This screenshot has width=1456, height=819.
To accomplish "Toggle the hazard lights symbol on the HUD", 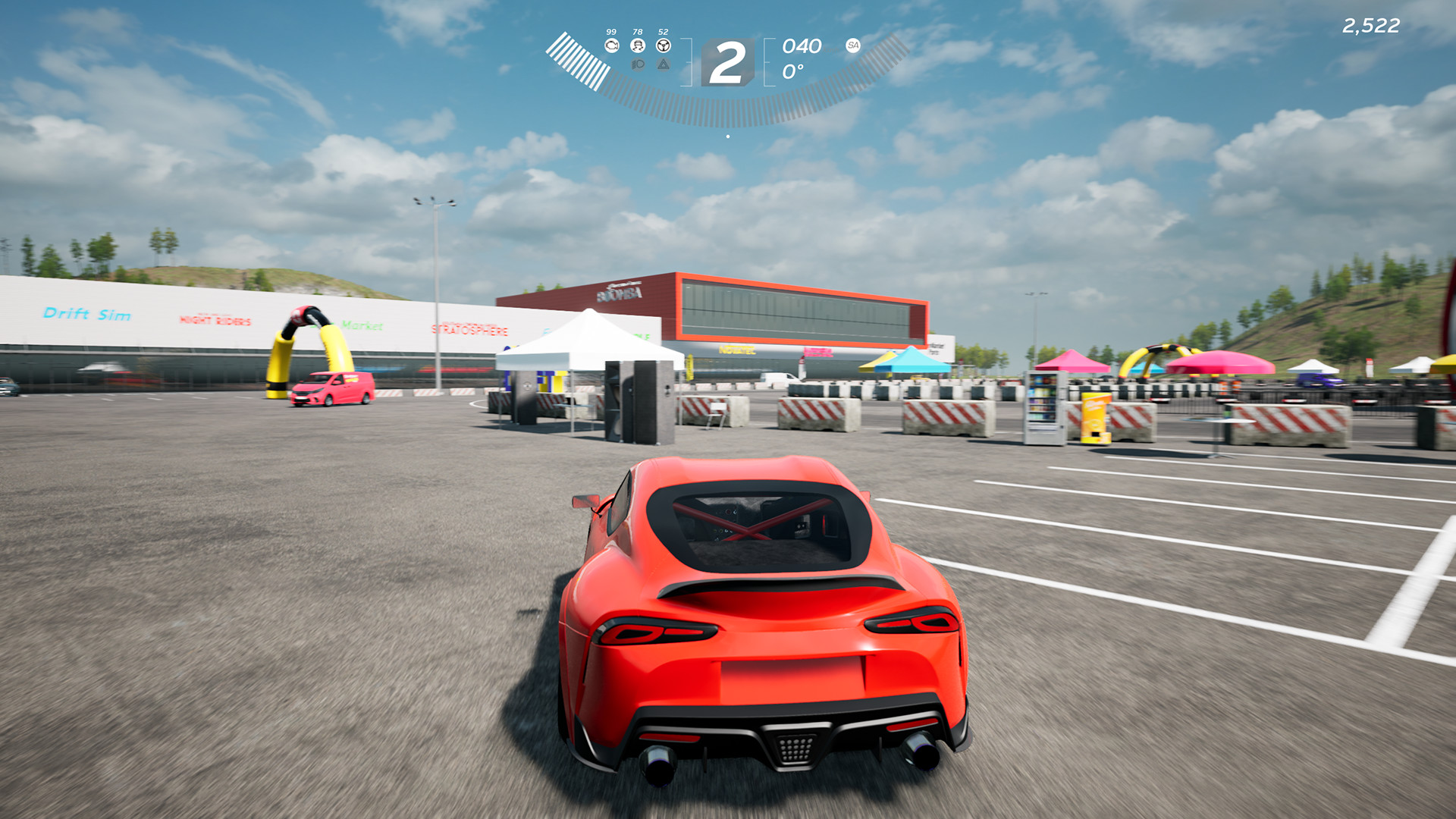I will pos(664,64).
